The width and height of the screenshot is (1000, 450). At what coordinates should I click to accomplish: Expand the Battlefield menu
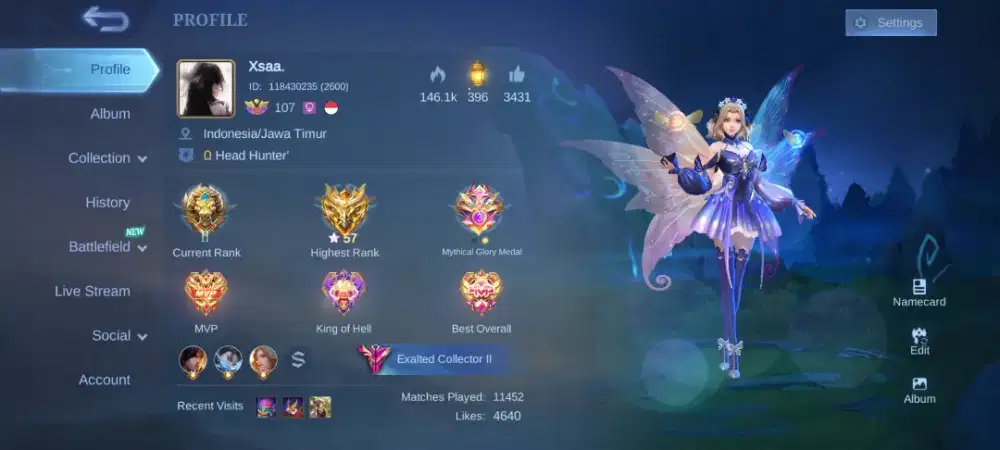tap(107, 247)
